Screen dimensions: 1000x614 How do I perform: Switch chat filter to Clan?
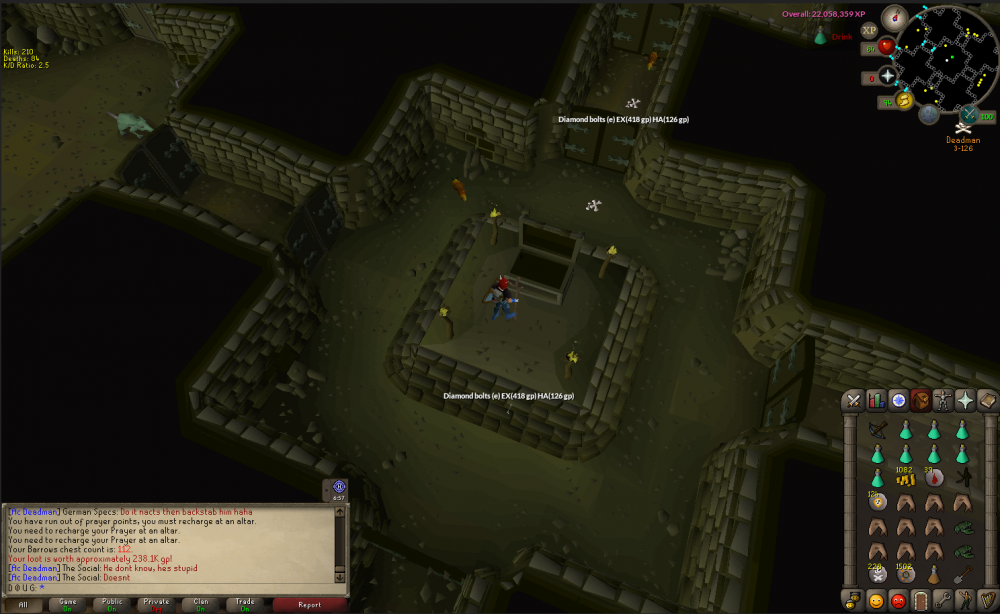[x=200, y=604]
